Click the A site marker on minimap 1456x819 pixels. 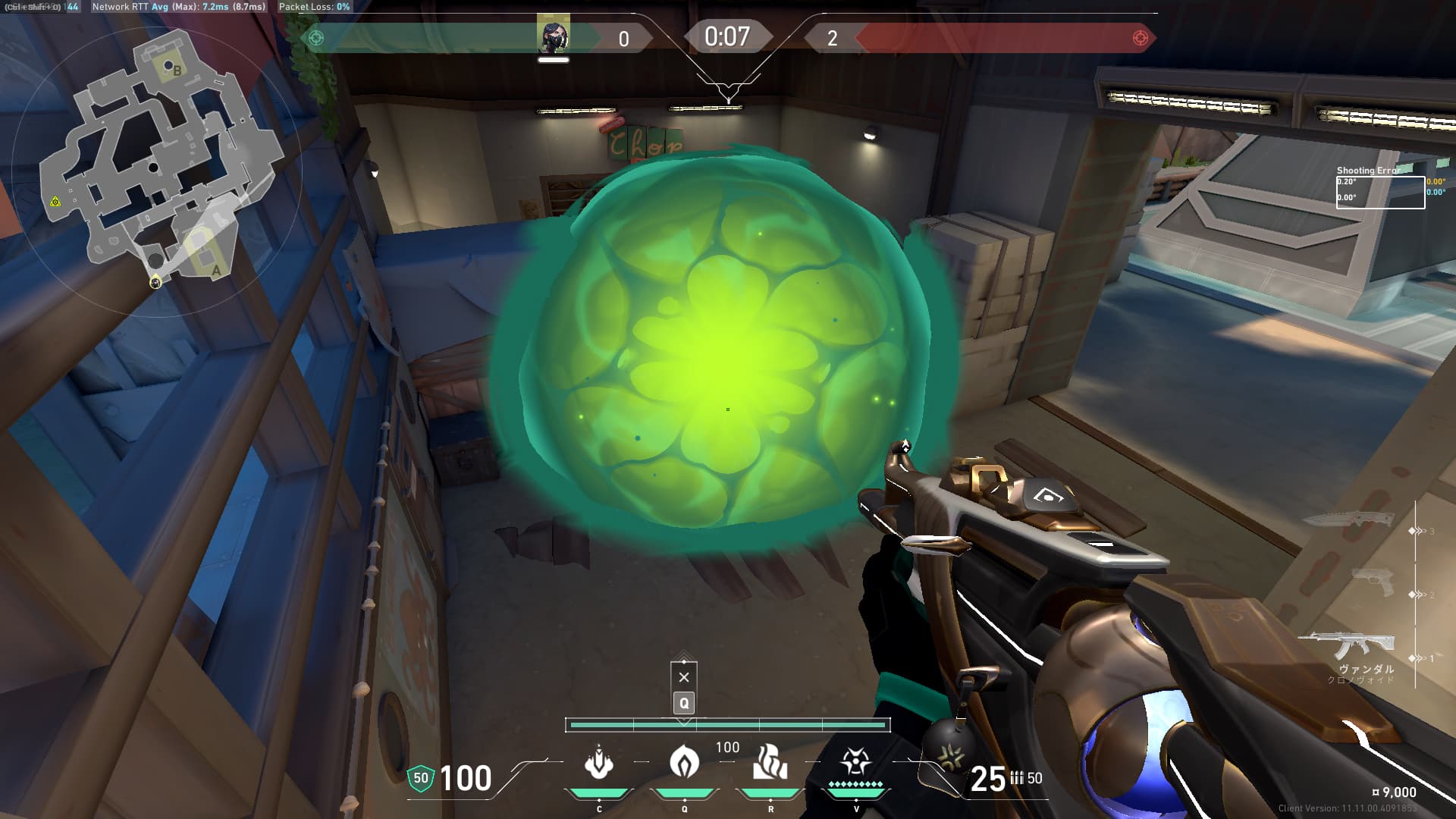[216, 270]
